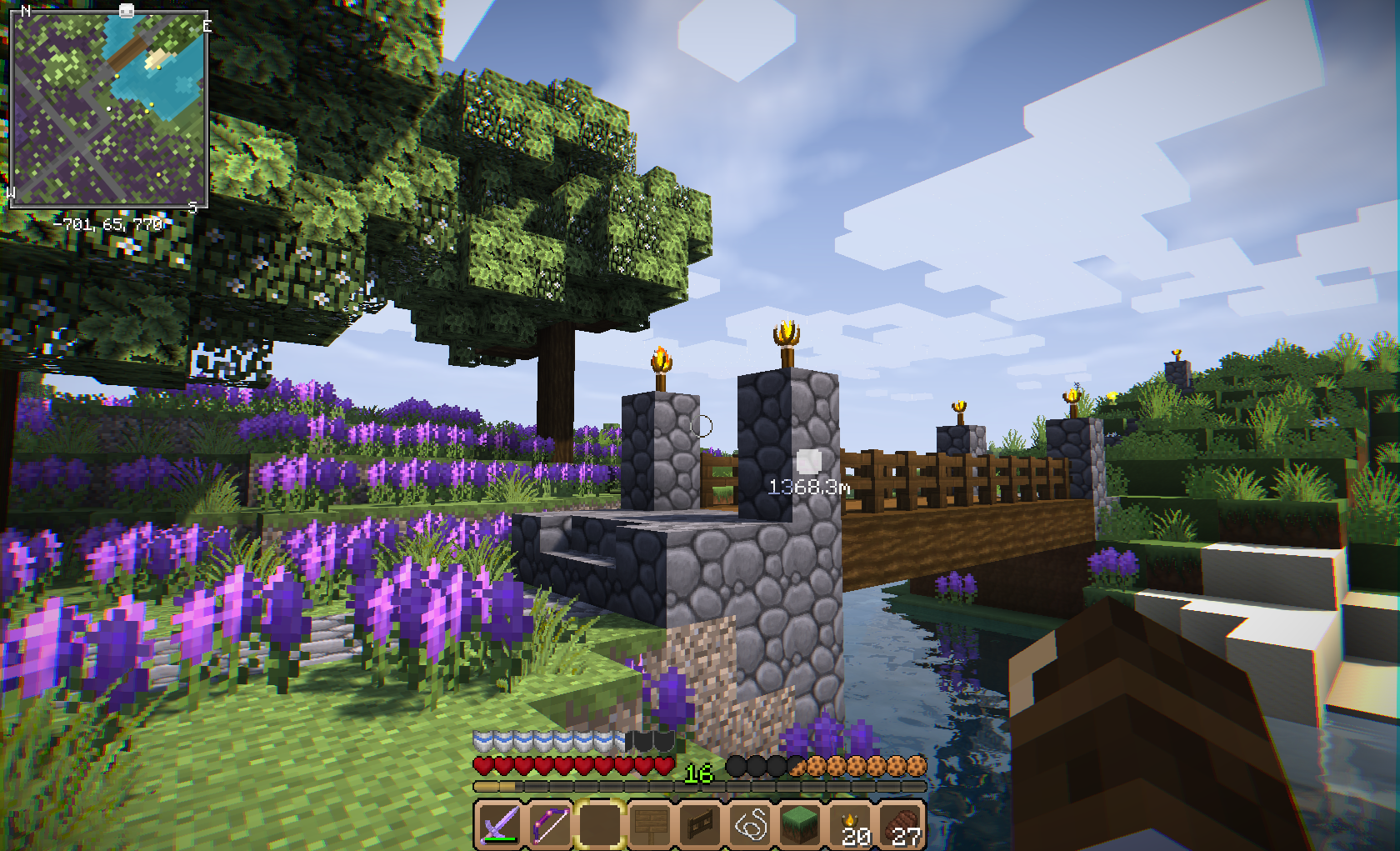
Task: Choose the torch stack hotbar slot
Action: (x=852, y=825)
